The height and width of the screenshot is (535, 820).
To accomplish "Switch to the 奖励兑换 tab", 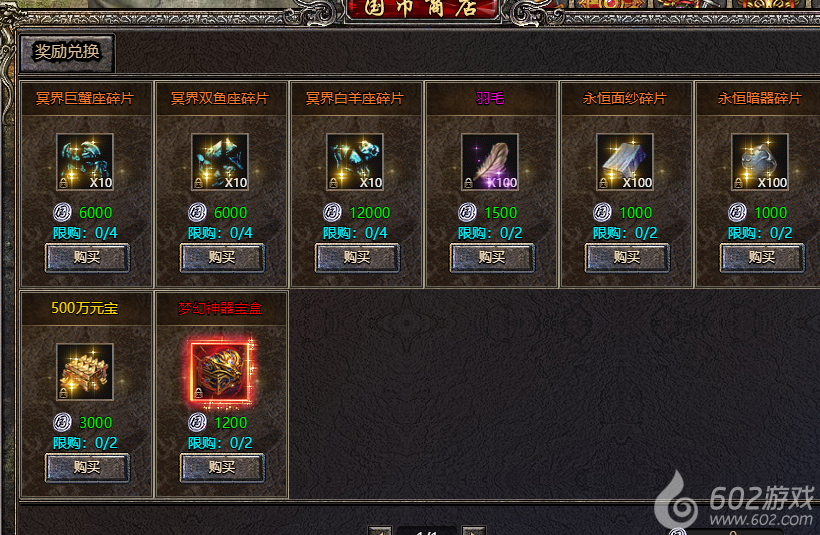I will (x=67, y=52).
